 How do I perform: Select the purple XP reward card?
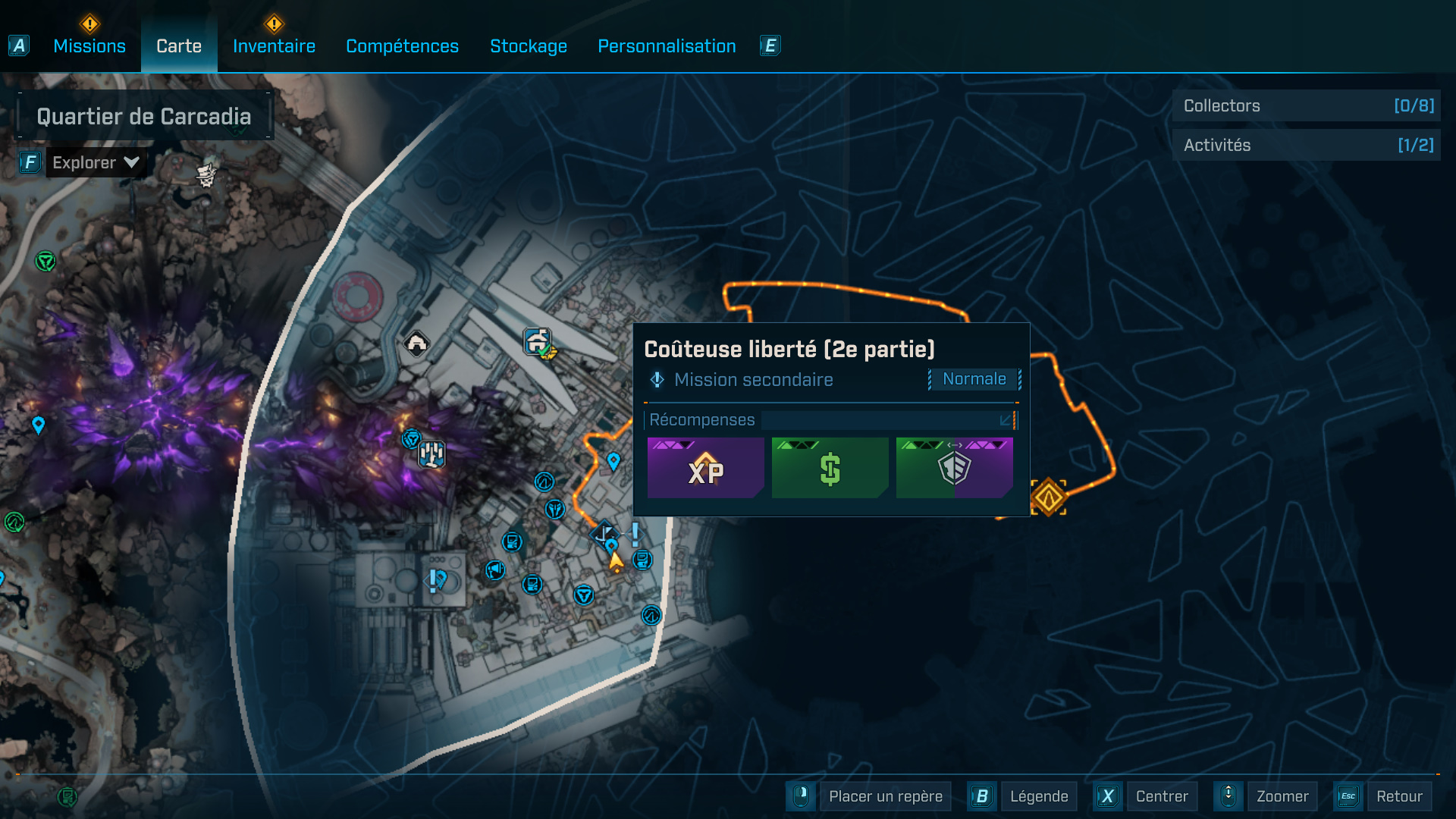pyautogui.click(x=704, y=469)
